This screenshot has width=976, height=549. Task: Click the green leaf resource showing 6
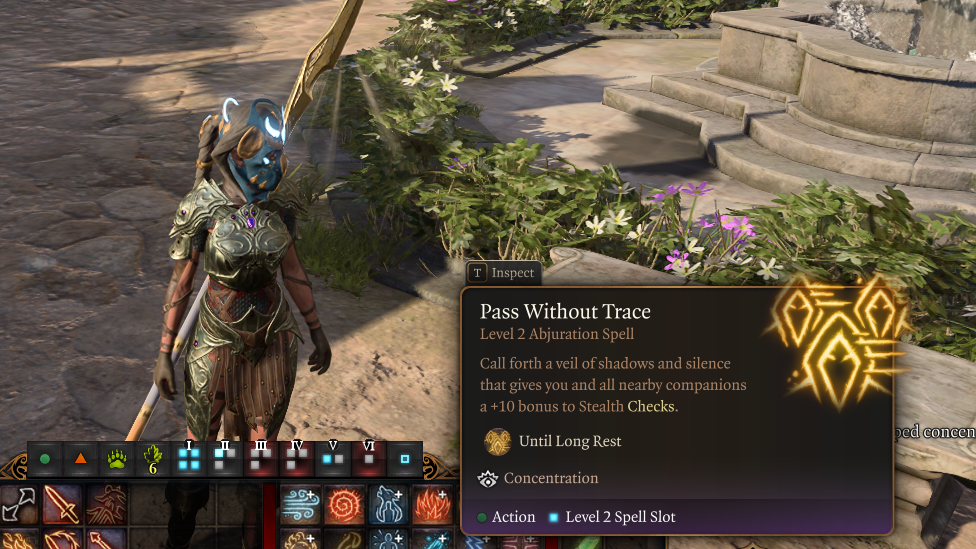pyautogui.click(x=153, y=459)
